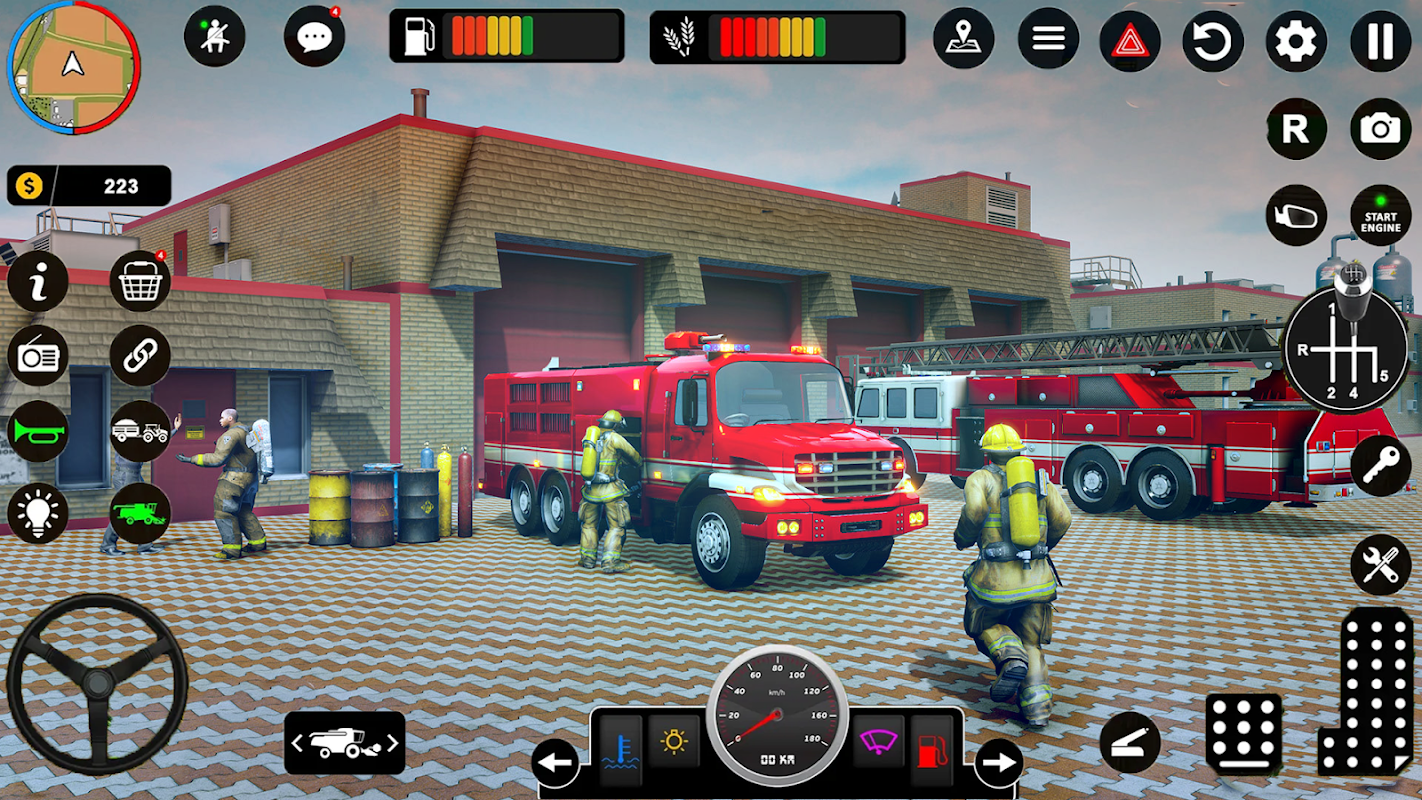Turn on the radio
Screen dimensions: 1422x800
point(38,356)
